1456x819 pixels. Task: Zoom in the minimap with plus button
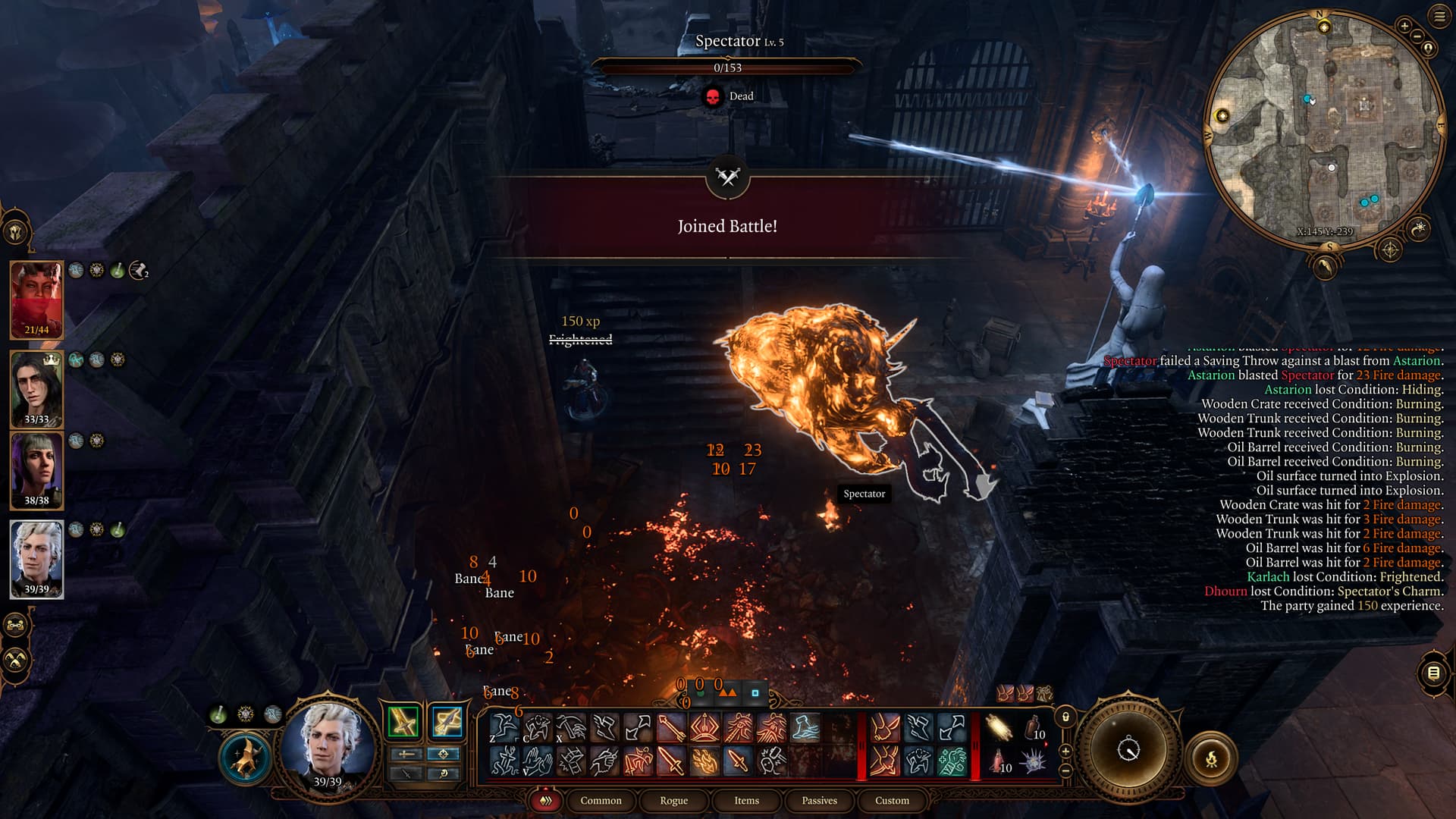1404,26
